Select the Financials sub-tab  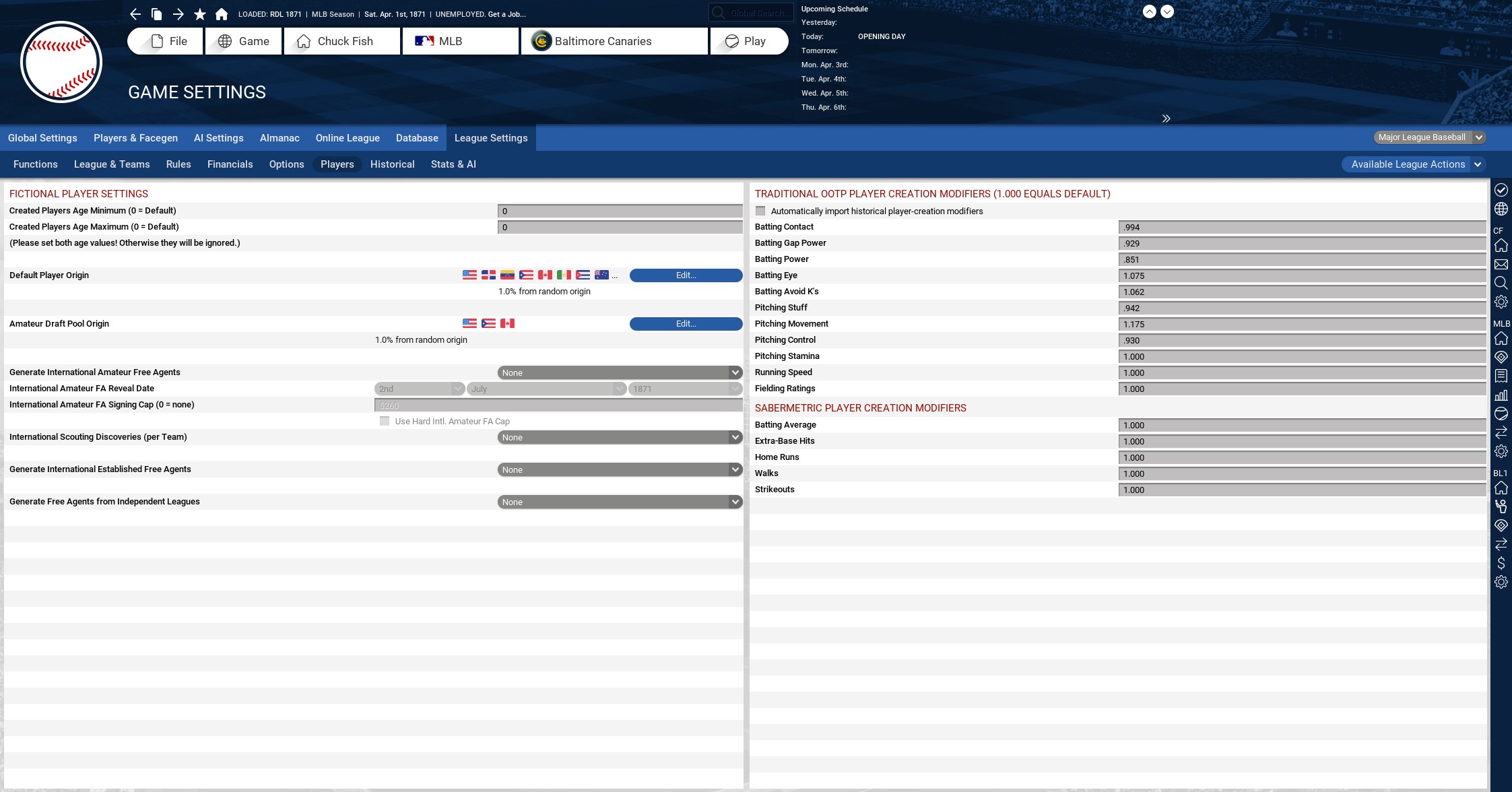click(230, 164)
